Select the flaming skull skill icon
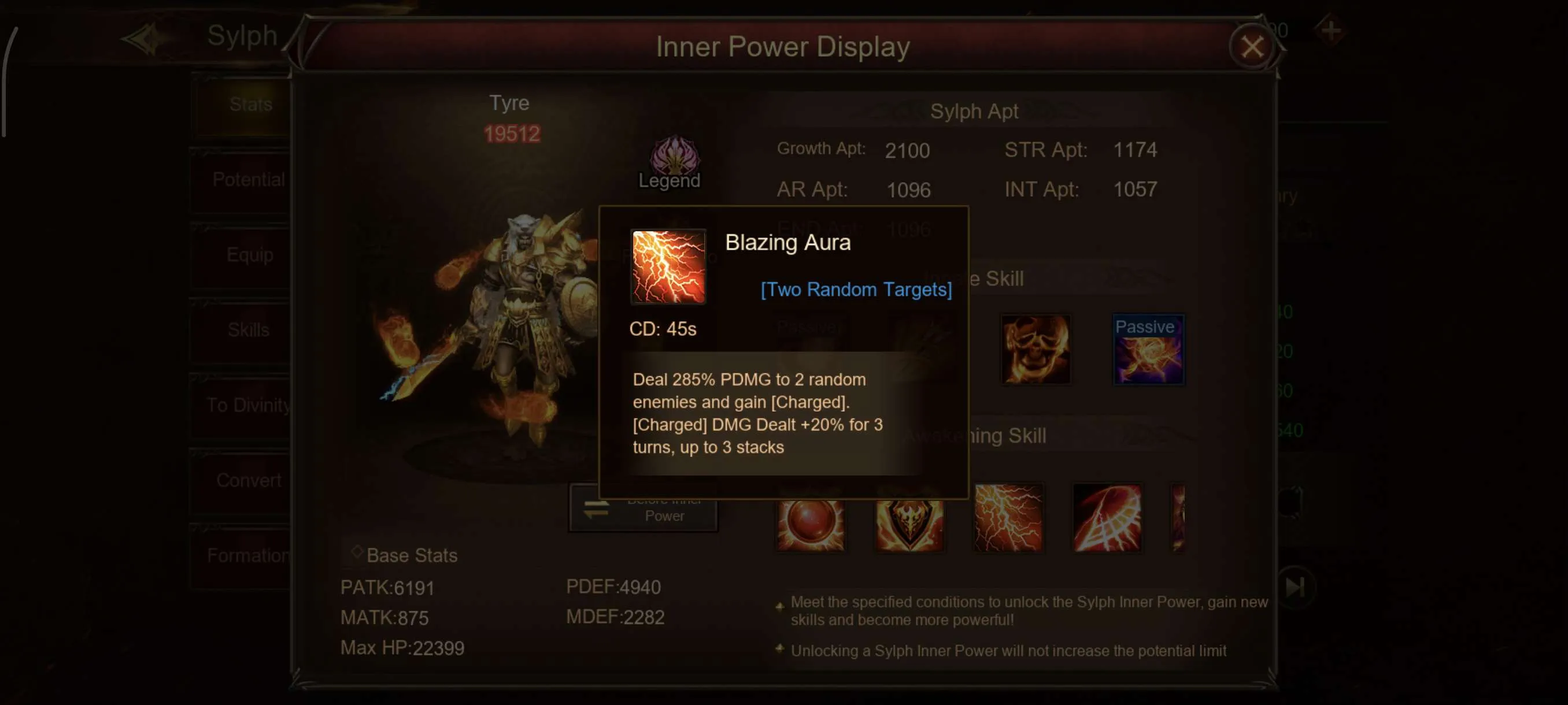This screenshot has height=705, width=1568. coord(1036,349)
